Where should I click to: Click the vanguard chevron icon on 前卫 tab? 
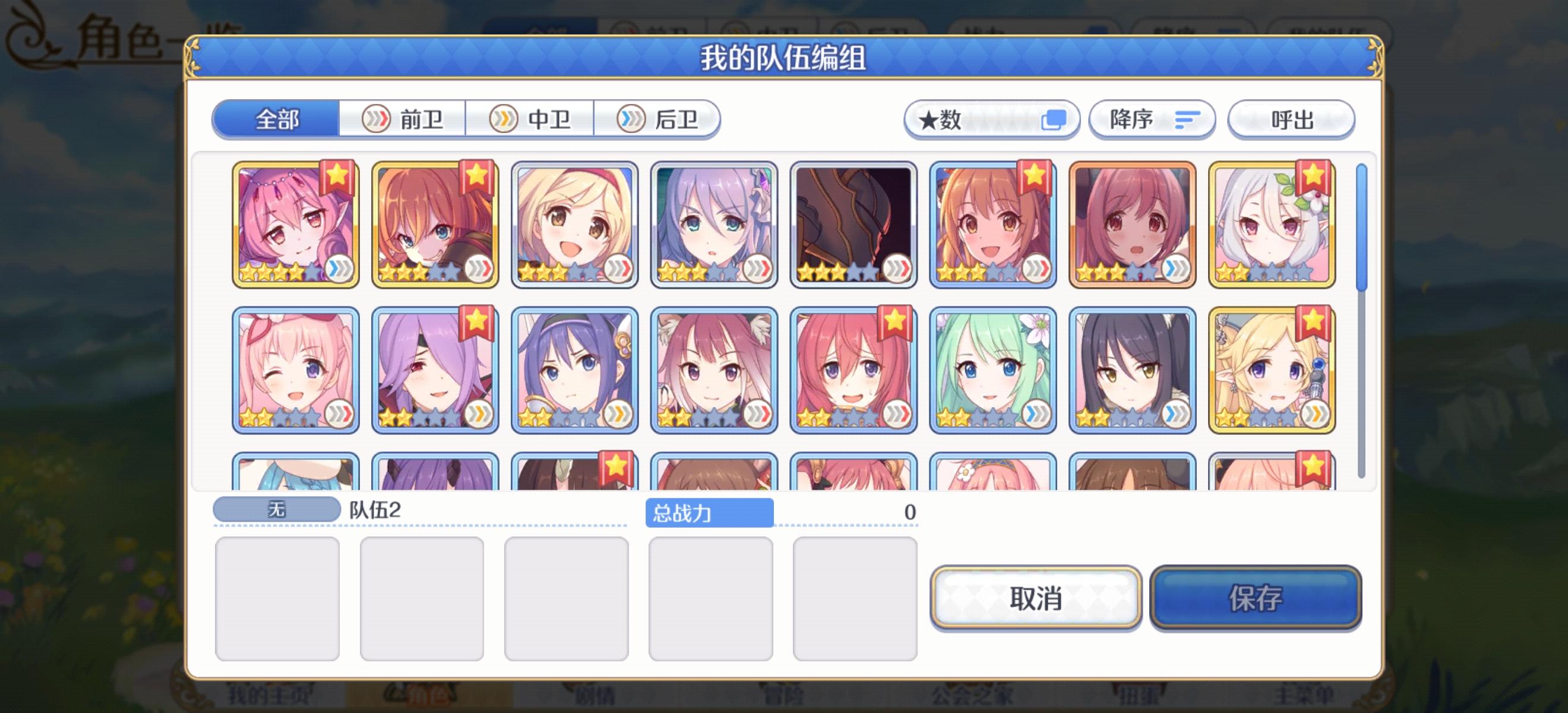377,120
